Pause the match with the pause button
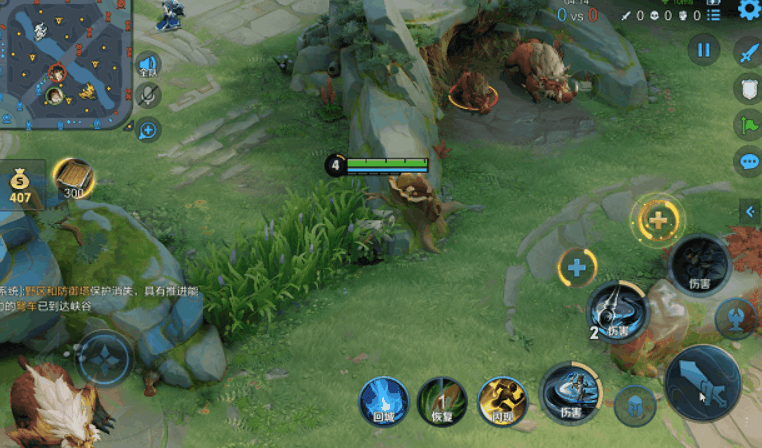762x448 pixels. point(704,49)
